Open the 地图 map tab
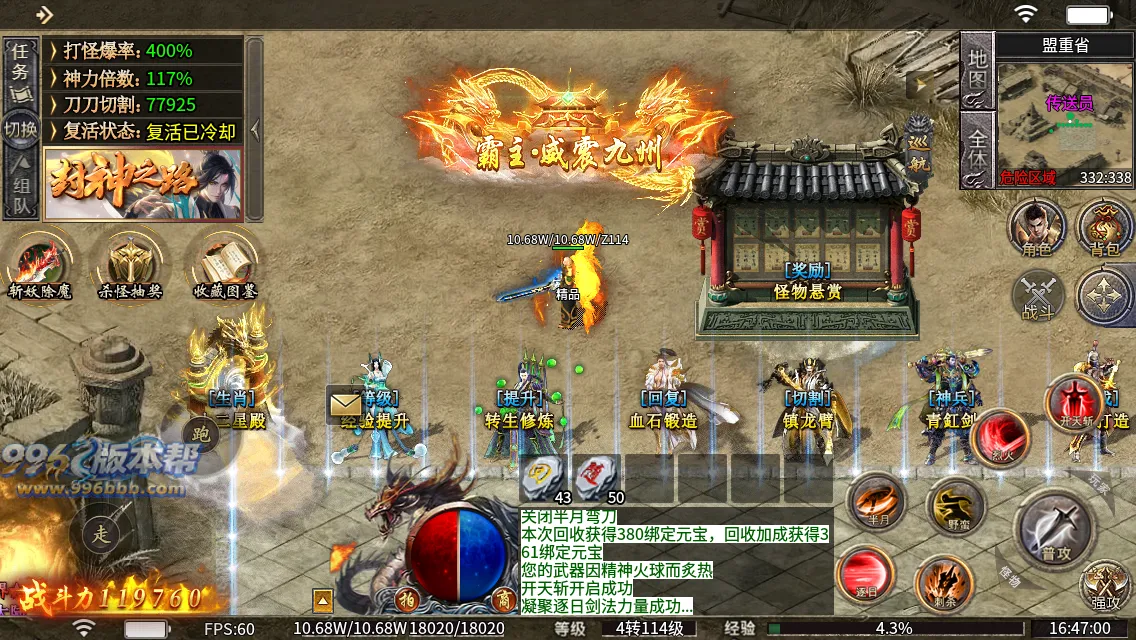This screenshot has width=1136, height=640. (x=977, y=71)
